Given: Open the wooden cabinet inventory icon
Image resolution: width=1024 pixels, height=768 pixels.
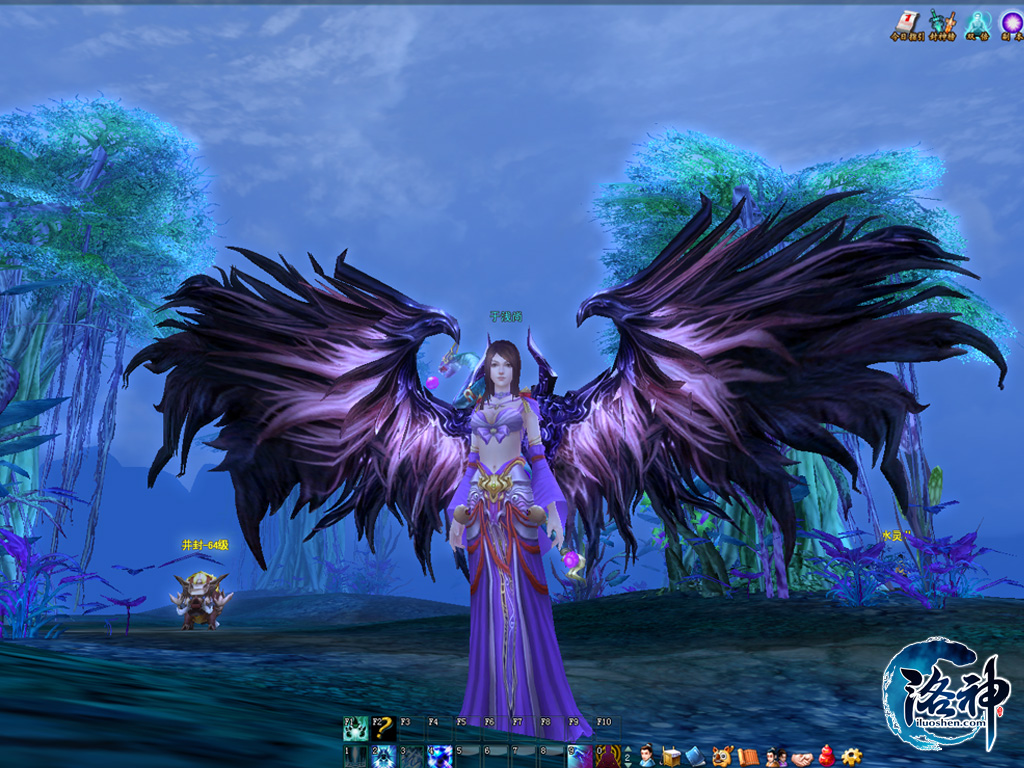Looking at the screenshot, I should (x=671, y=757).
